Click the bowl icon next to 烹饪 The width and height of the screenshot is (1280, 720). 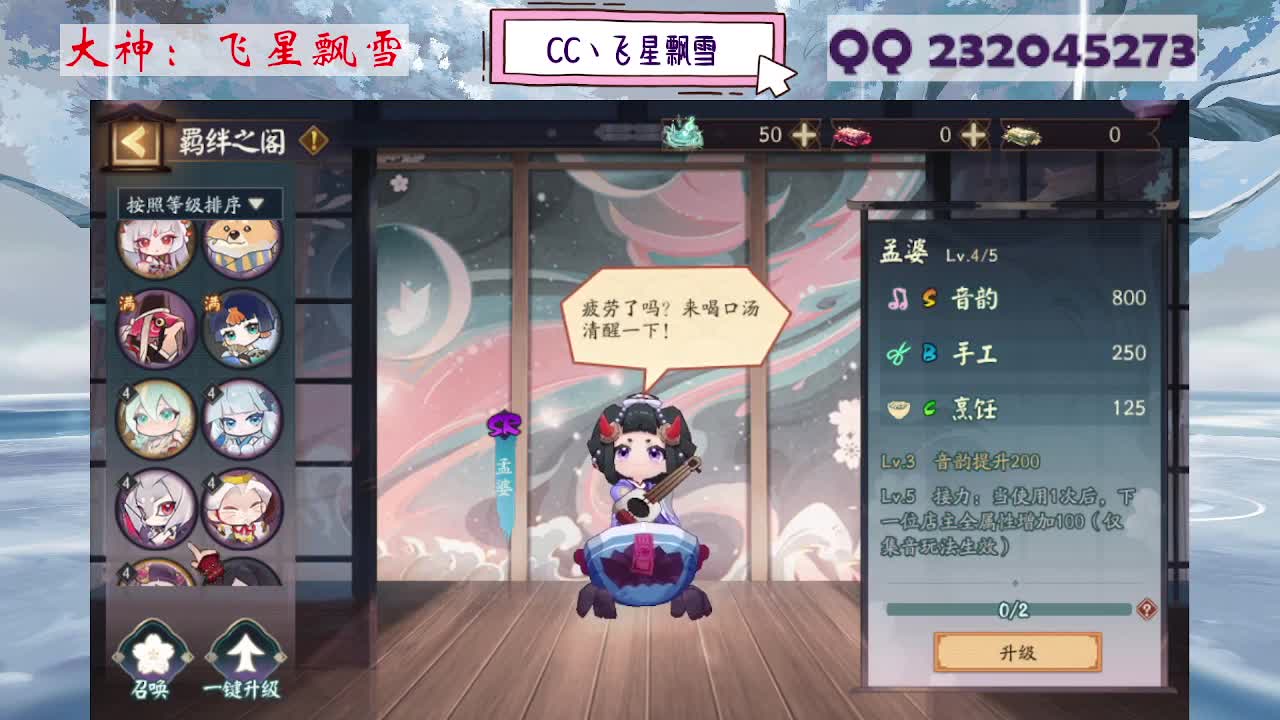pos(899,409)
